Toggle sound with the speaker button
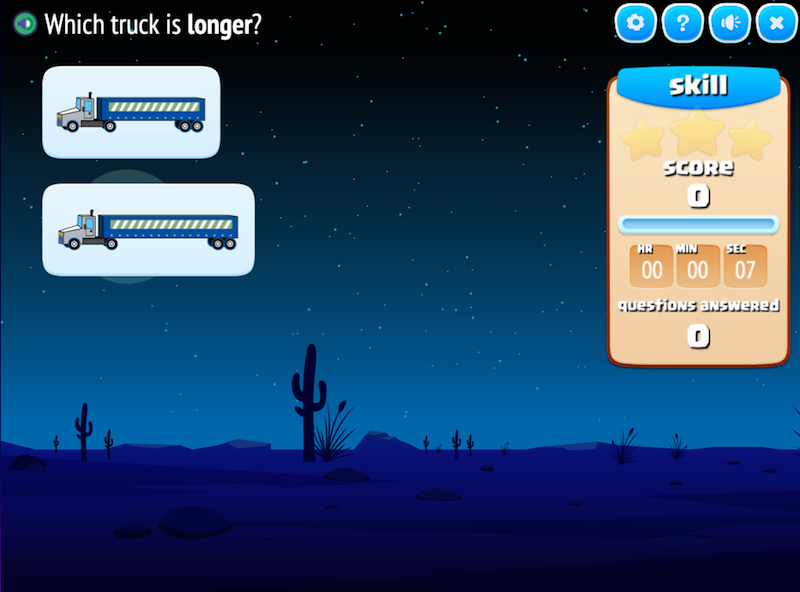 pyautogui.click(x=730, y=23)
